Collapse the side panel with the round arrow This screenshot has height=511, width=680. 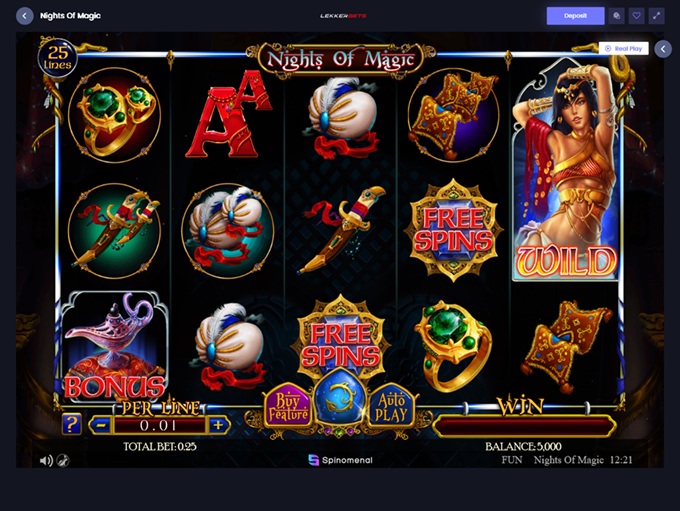(663, 48)
